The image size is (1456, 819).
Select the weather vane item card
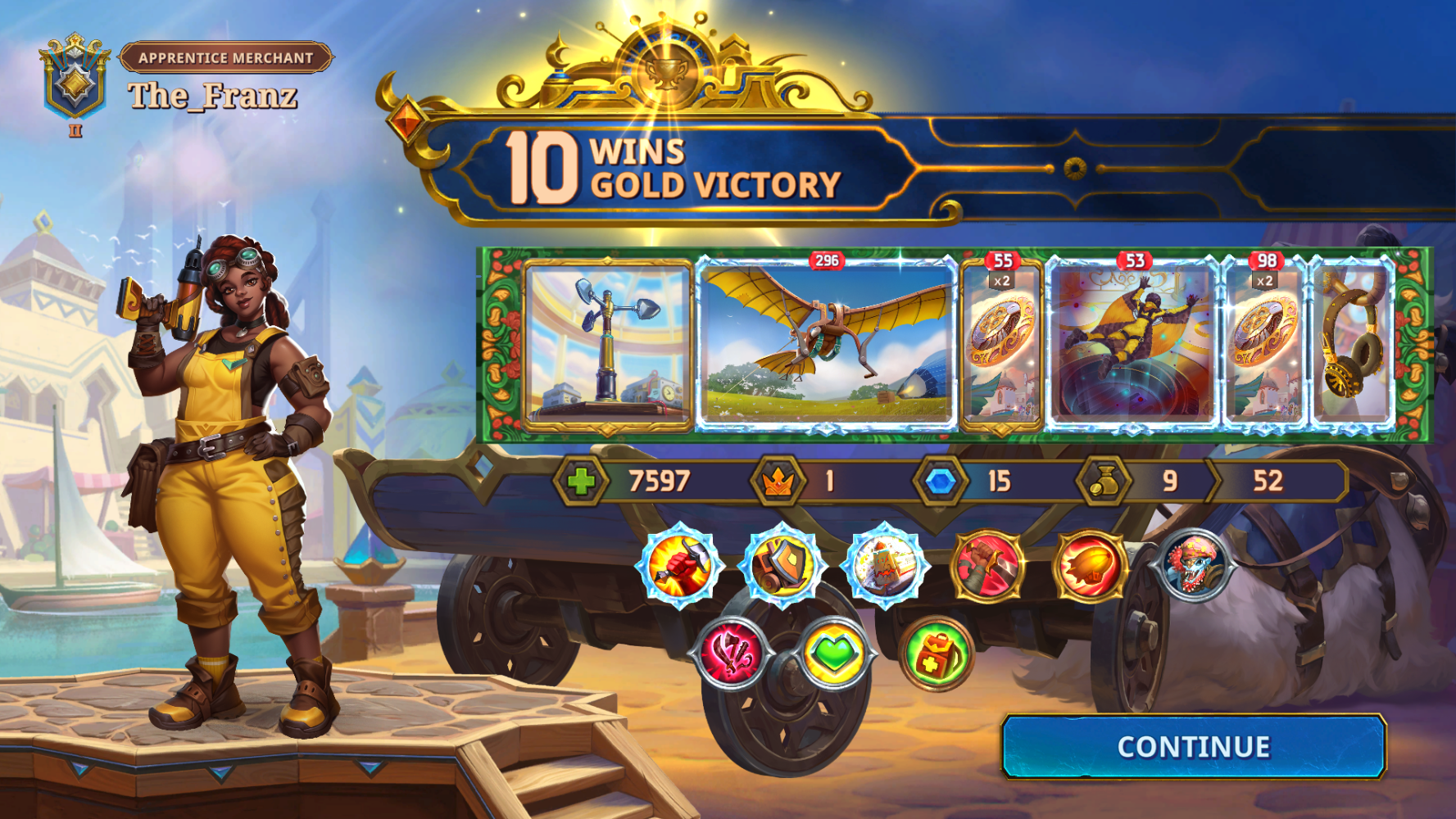(x=608, y=345)
